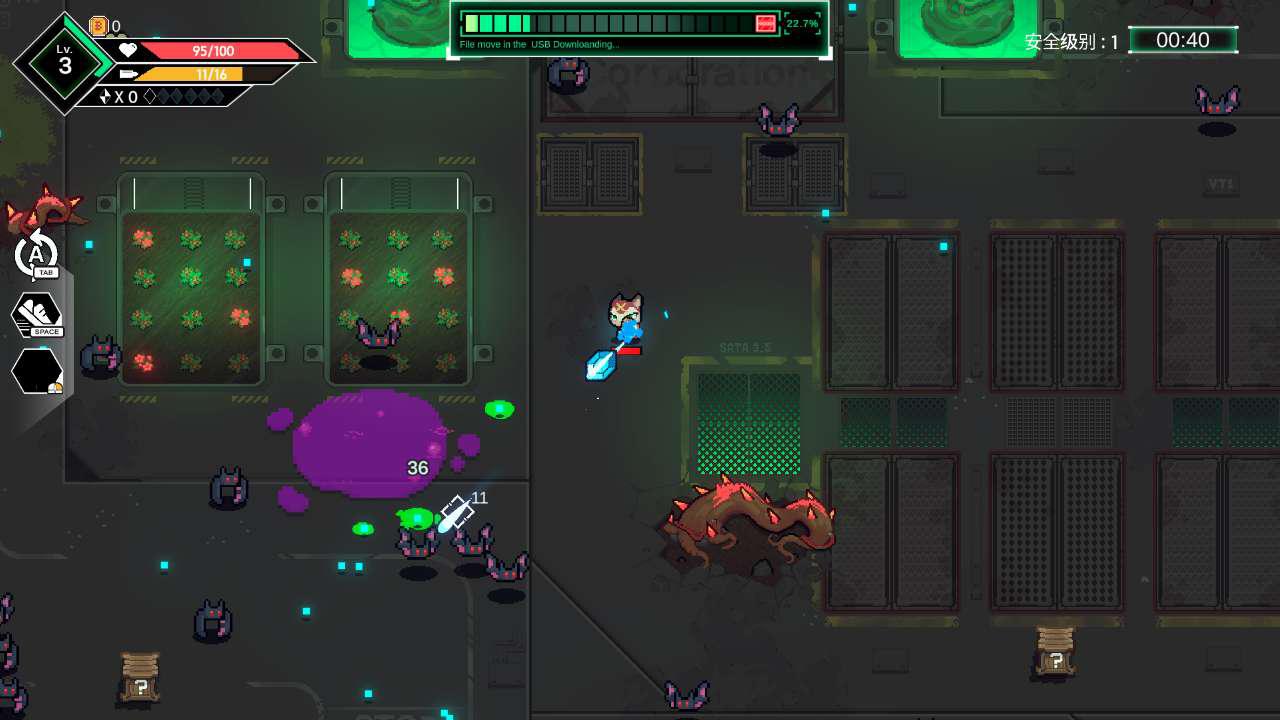Use the dash boot skill icon
1280x720 pixels.
(37, 315)
